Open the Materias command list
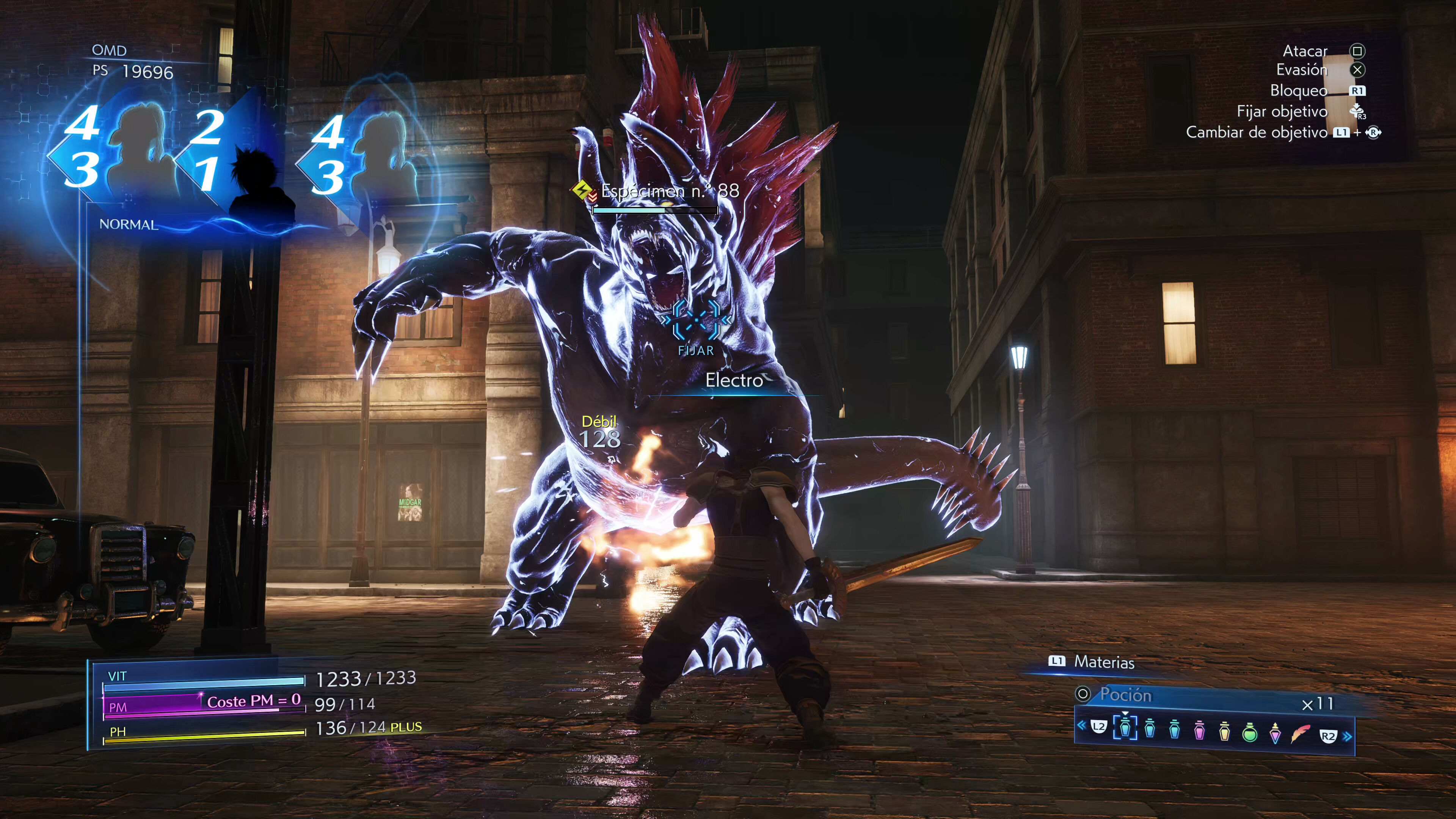 coord(1103,662)
